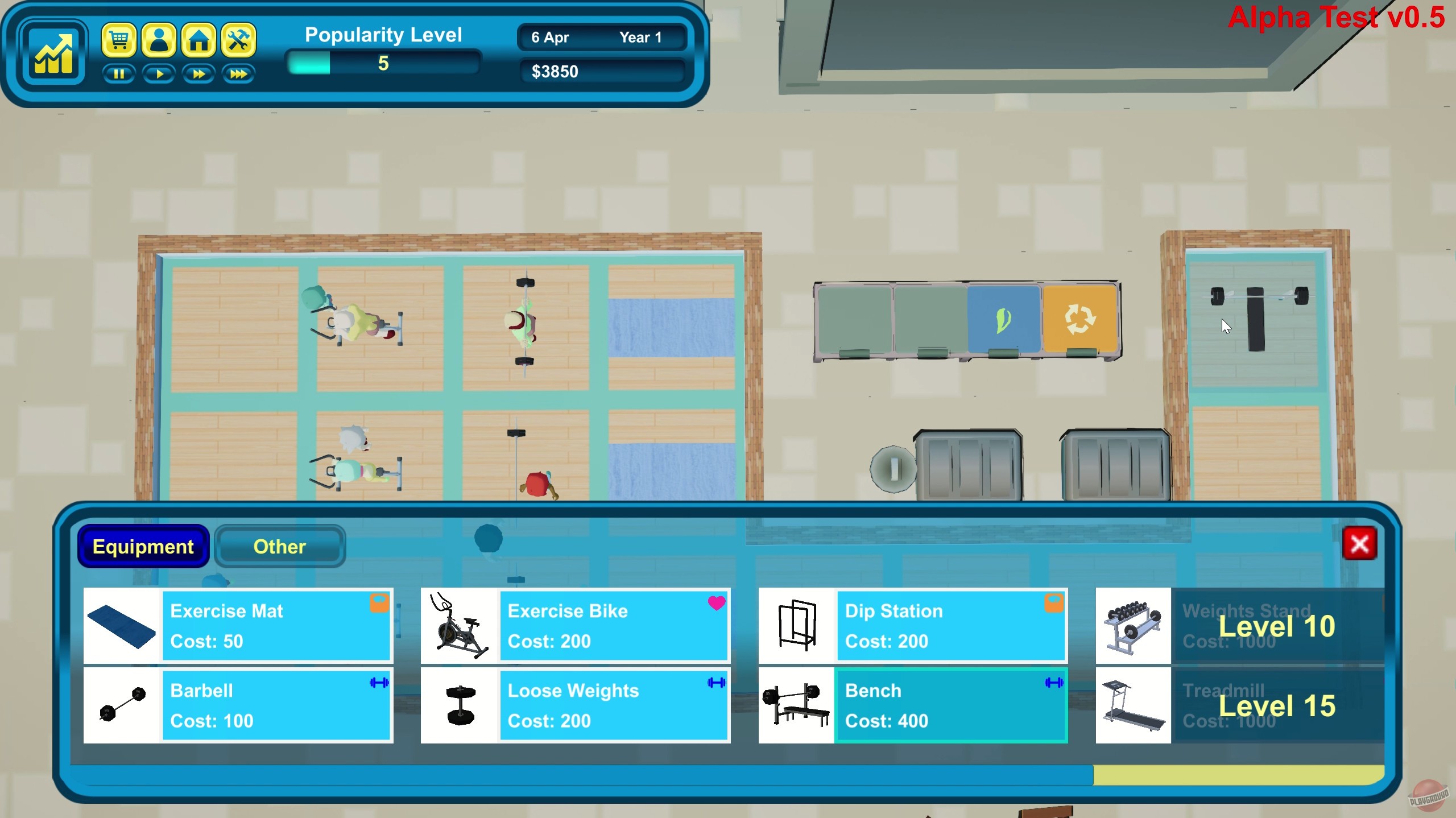The width and height of the screenshot is (1456, 818).
Task: Click the heart icon on Exercise Bike
Action: (x=717, y=604)
